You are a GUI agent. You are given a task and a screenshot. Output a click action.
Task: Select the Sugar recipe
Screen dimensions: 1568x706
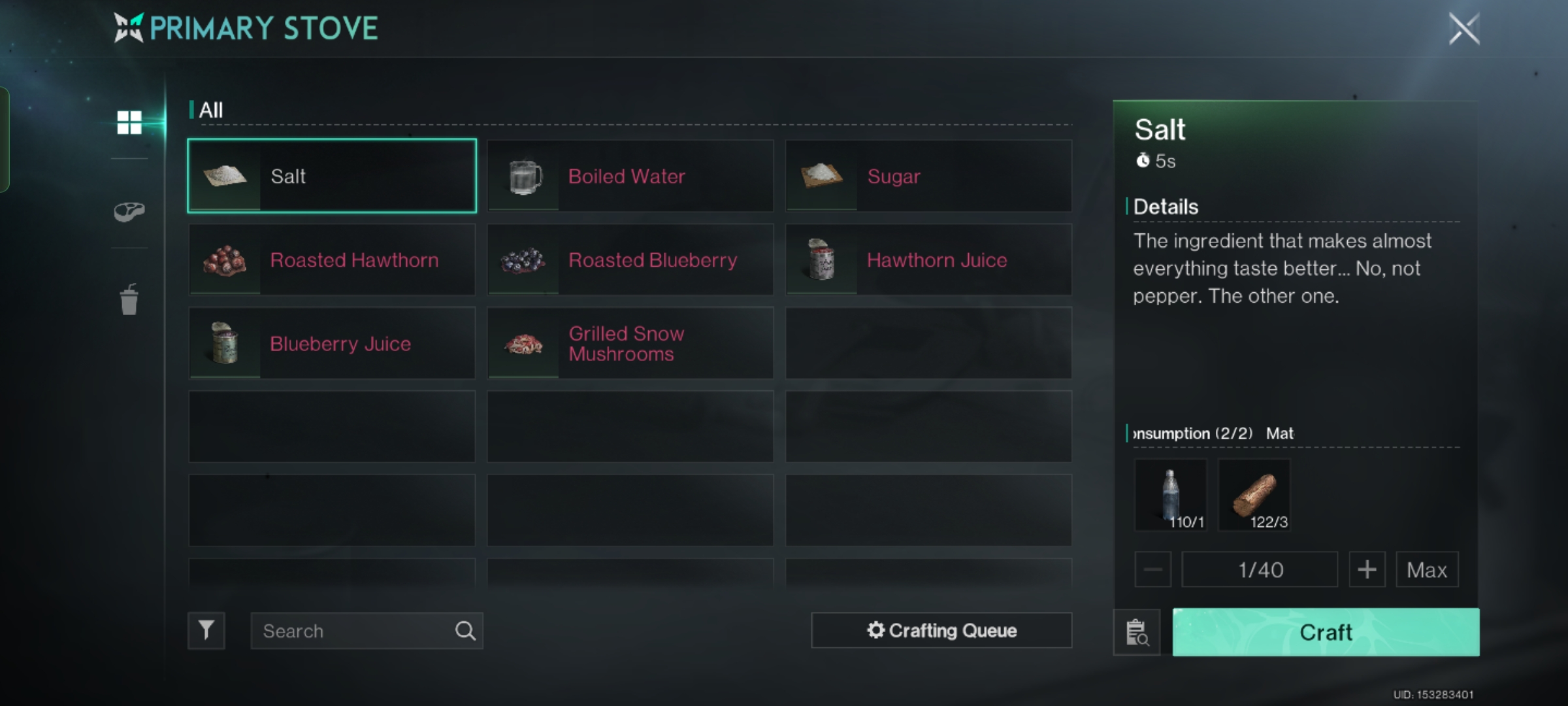(x=928, y=176)
